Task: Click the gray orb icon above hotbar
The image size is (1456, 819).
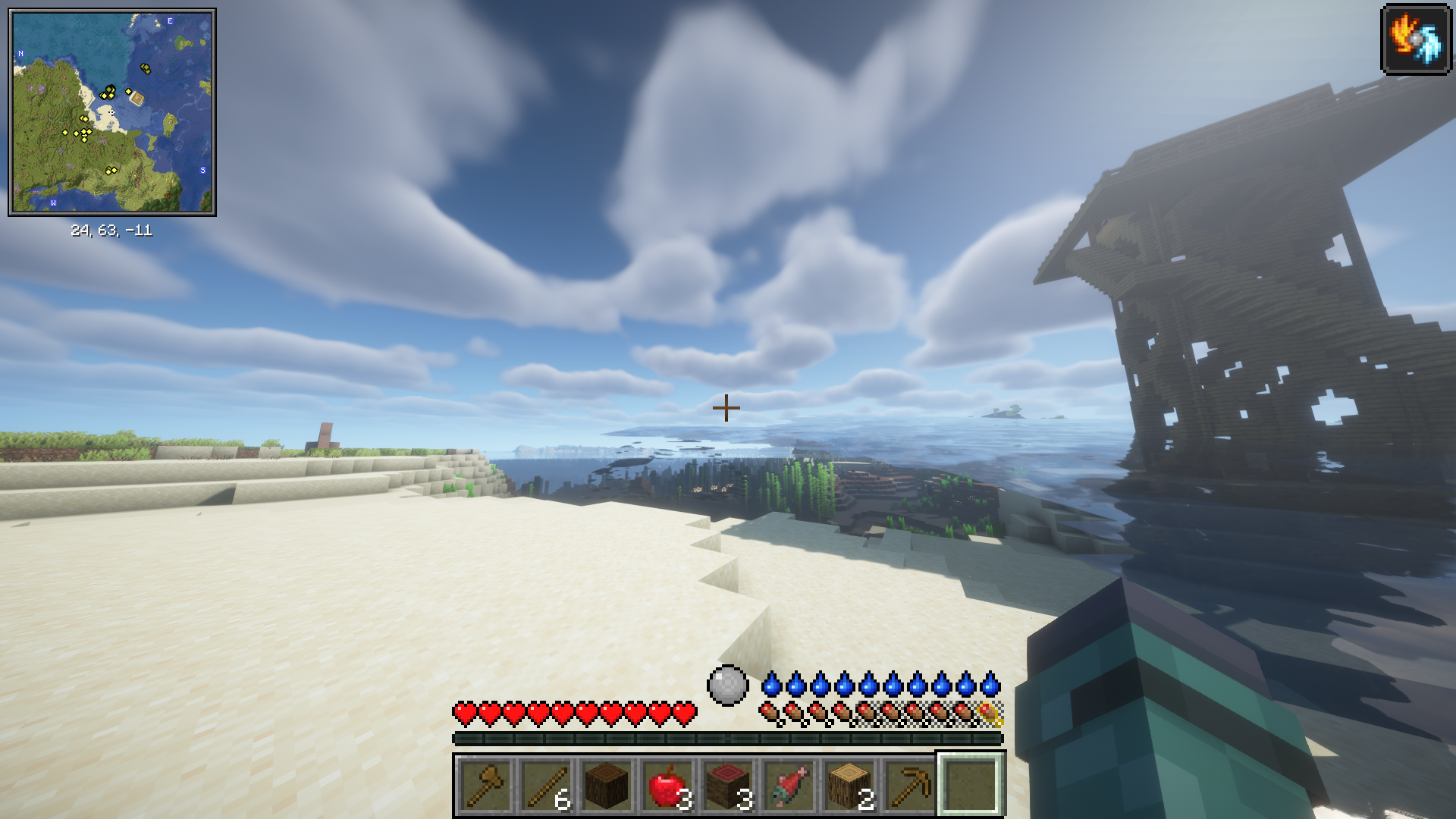Action: [x=728, y=685]
